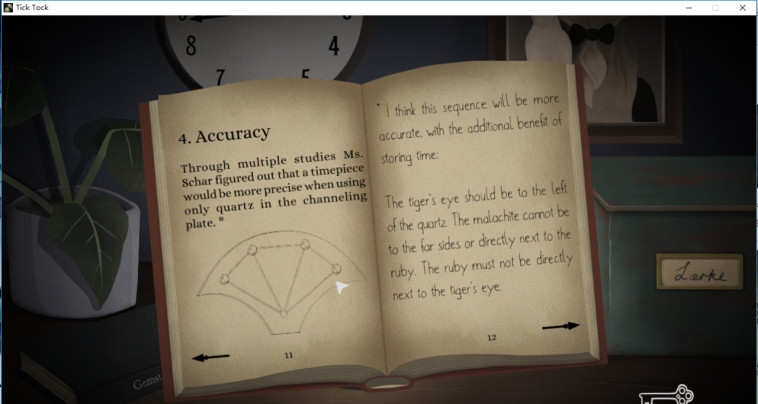Viewport: 758px width, 404px height.
Task: Turn to the next page with the right arrow
Action: [x=560, y=325]
